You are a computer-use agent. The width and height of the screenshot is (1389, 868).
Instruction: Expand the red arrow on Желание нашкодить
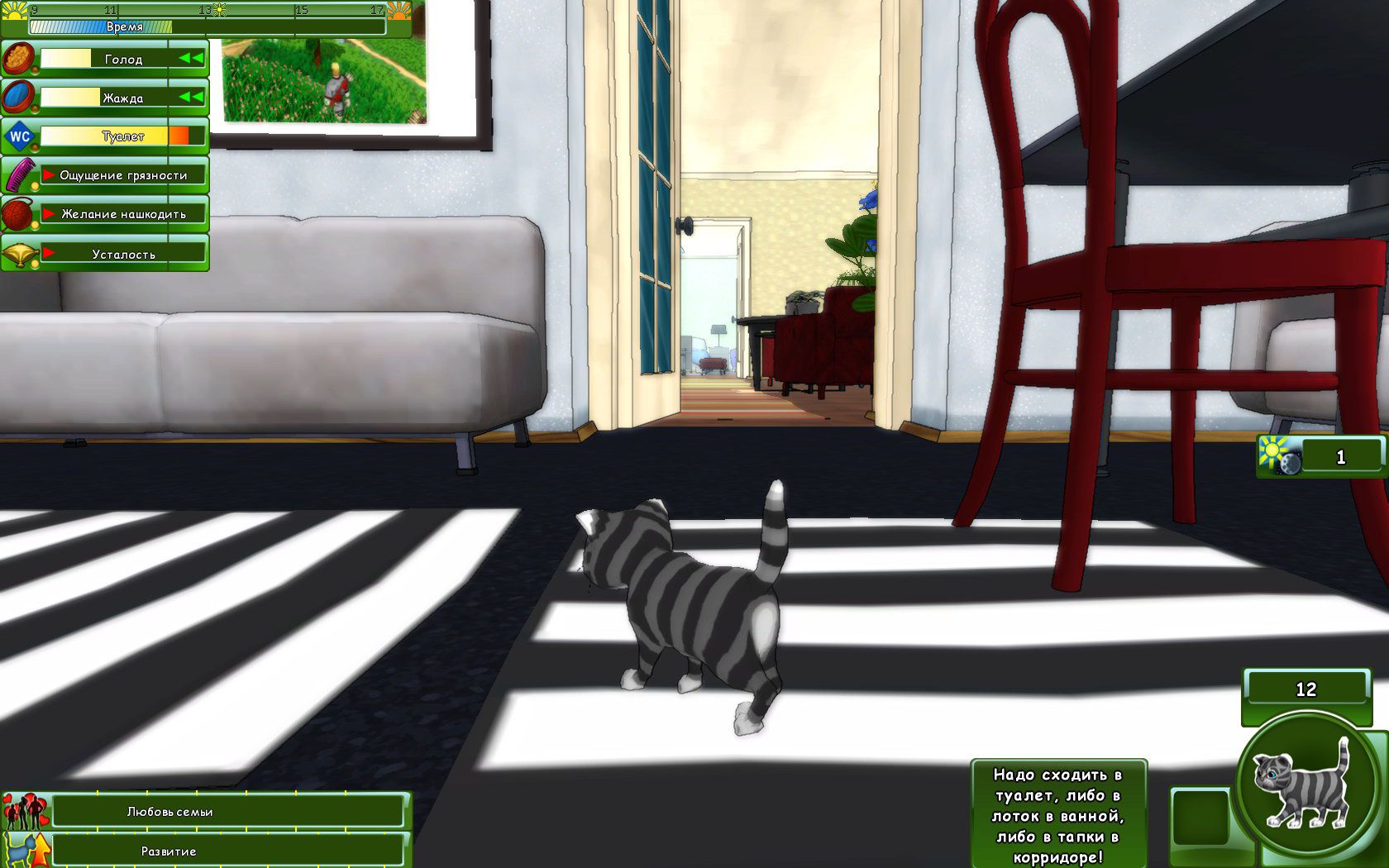click(48, 213)
